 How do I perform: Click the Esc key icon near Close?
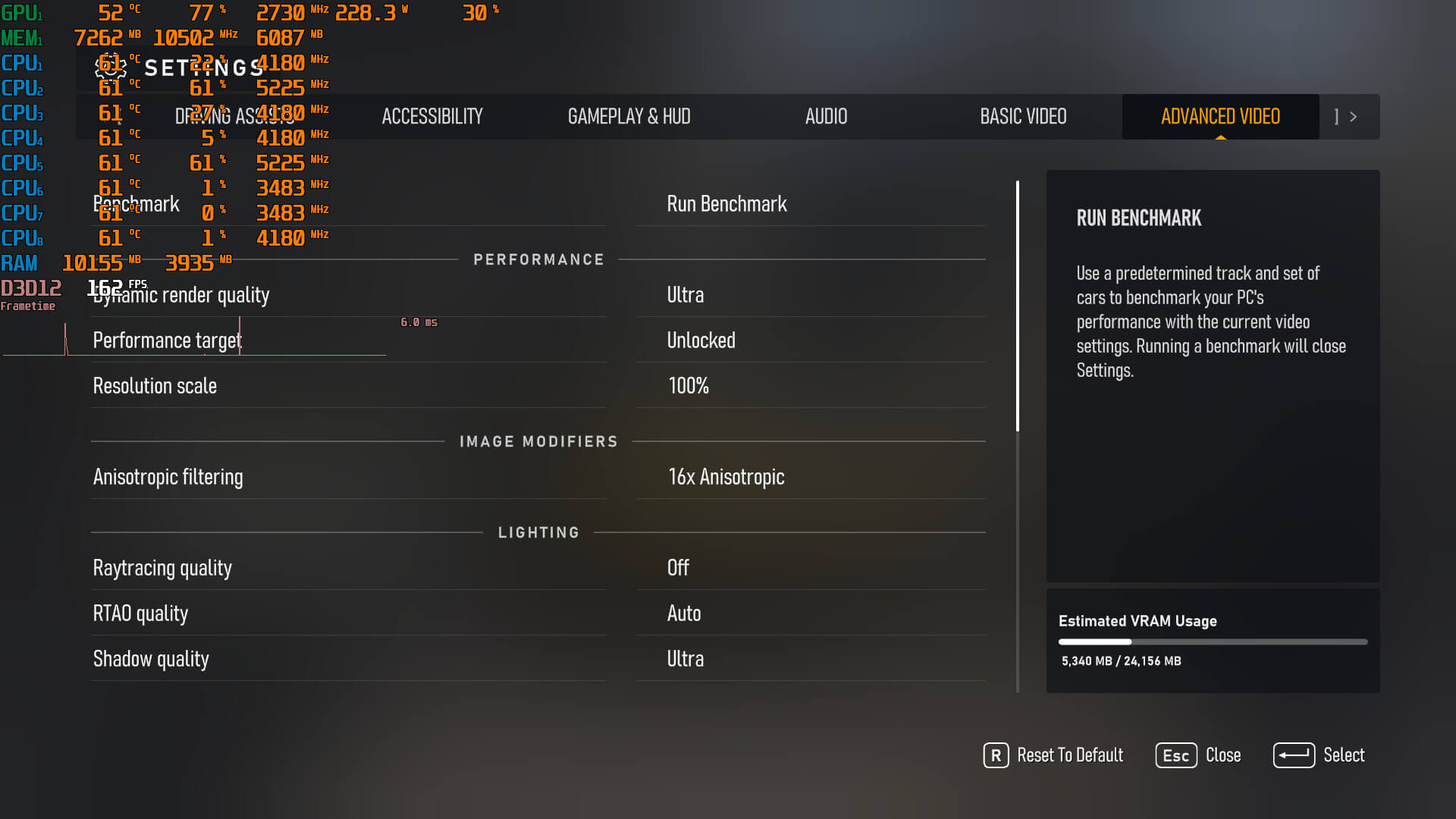point(1175,755)
